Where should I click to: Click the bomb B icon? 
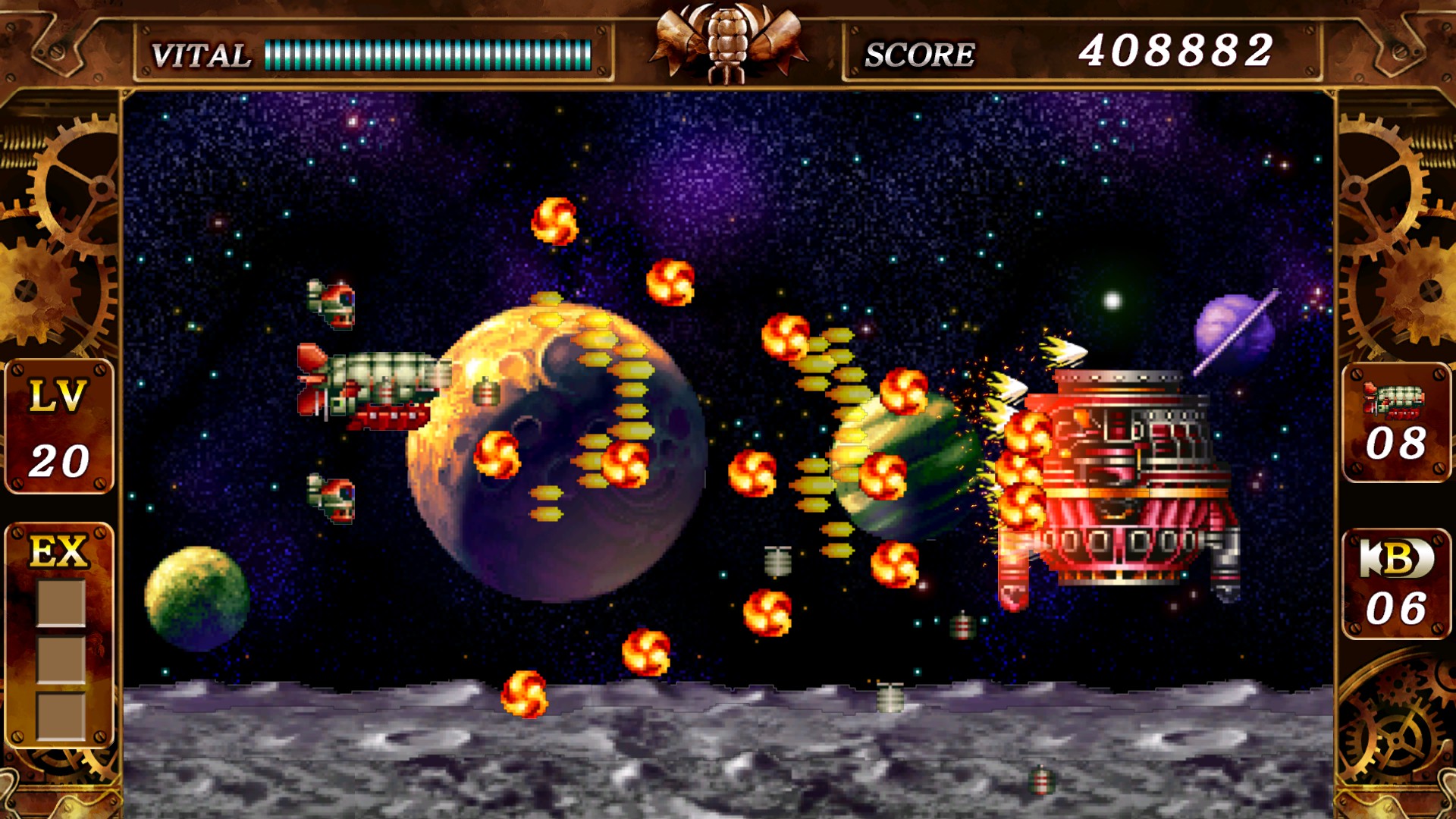point(1396,559)
